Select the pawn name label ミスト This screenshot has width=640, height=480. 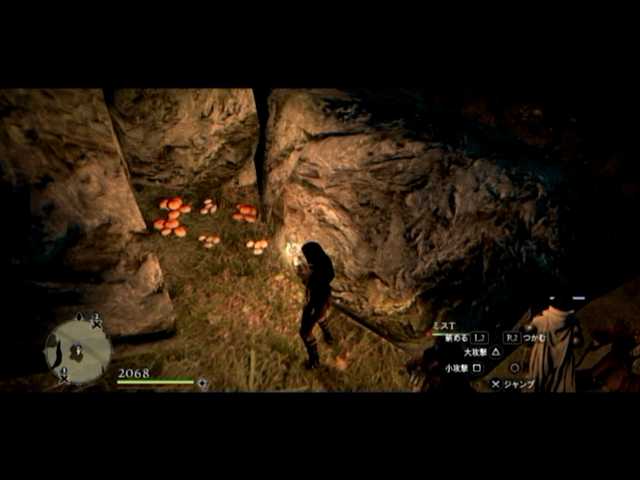pyautogui.click(x=445, y=326)
